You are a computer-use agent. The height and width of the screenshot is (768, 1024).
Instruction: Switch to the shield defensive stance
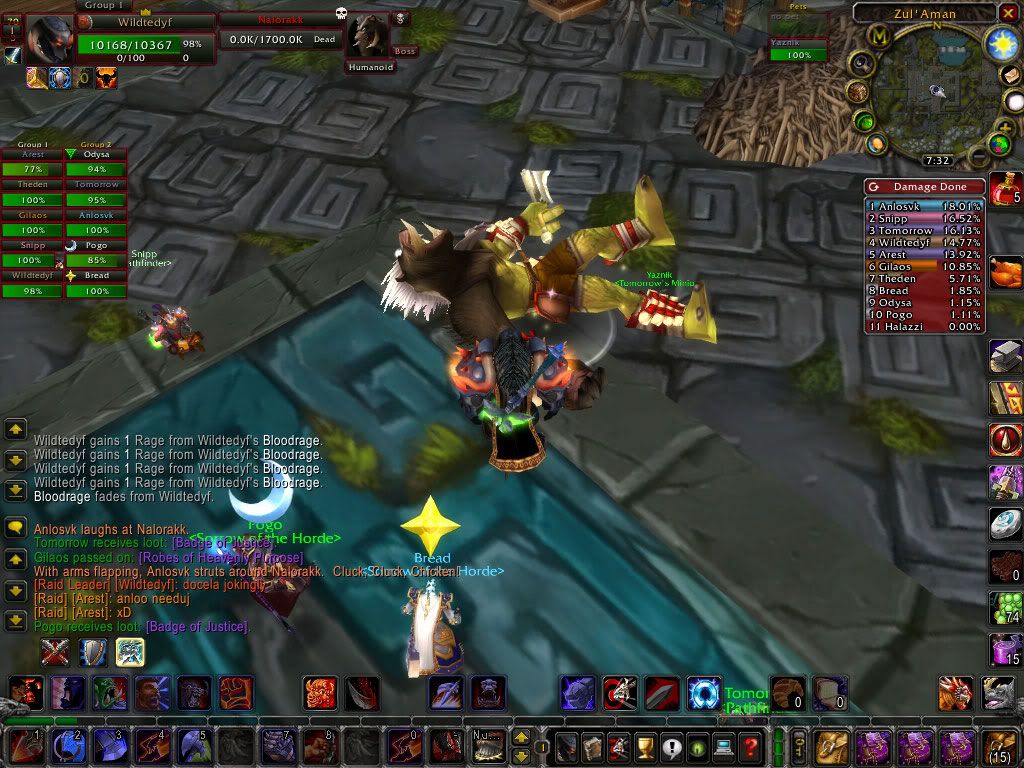[93, 652]
